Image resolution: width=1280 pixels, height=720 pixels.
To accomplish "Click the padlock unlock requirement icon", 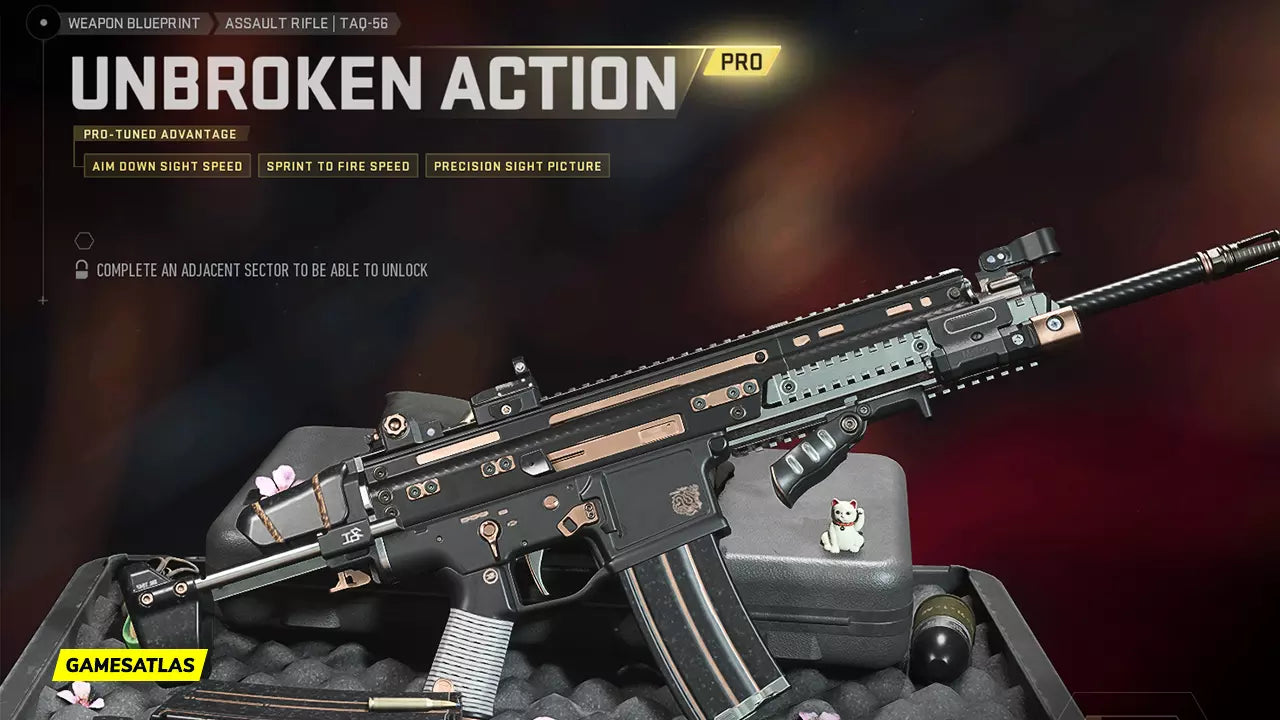I will pyautogui.click(x=82, y=270).
